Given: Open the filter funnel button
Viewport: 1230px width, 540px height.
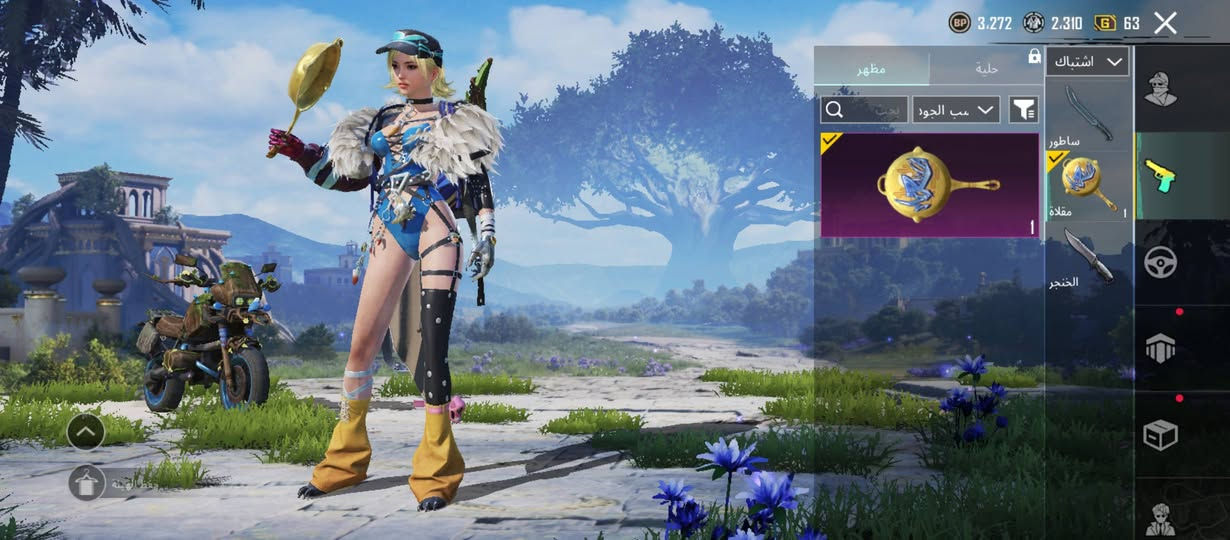Looking at the screenshot, I should point(1023,109).
